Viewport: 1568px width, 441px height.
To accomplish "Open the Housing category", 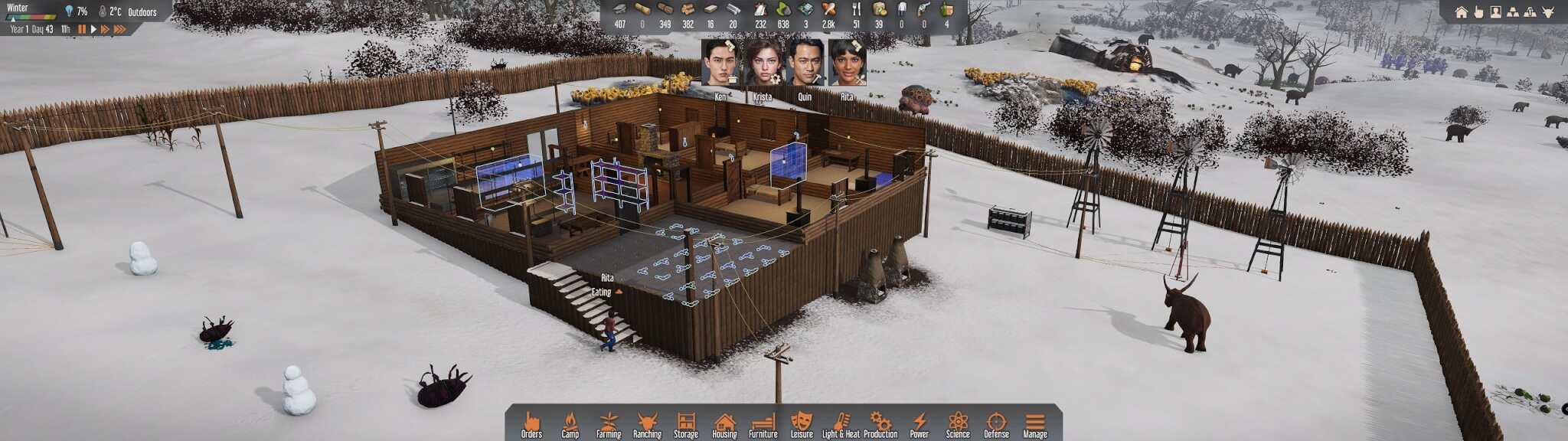I will [724, 424].
